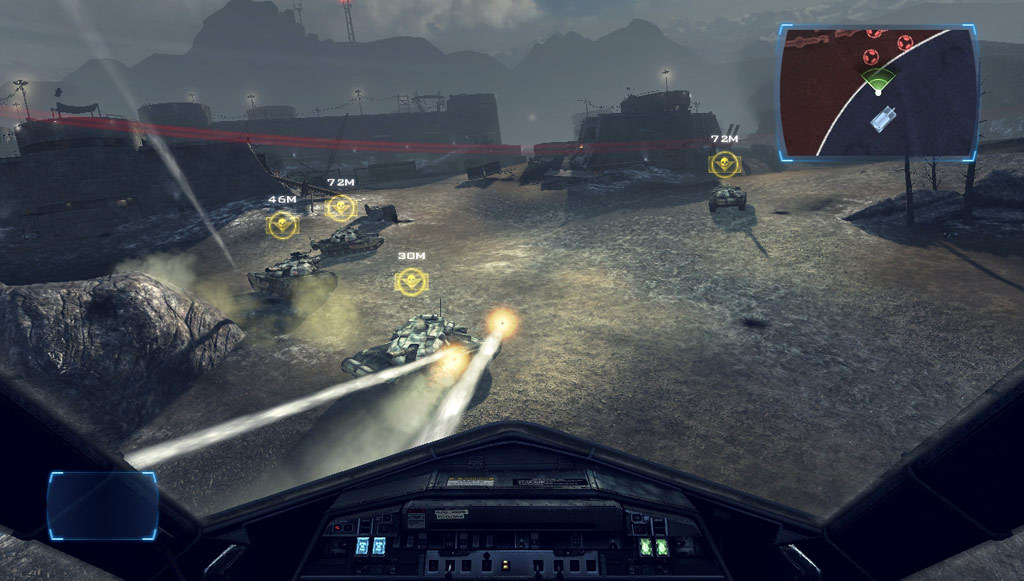The width and height of the screenshot is (1024, 581).
Task: Click the white vehicle icon on the minimap
Action: pos(883,120)
